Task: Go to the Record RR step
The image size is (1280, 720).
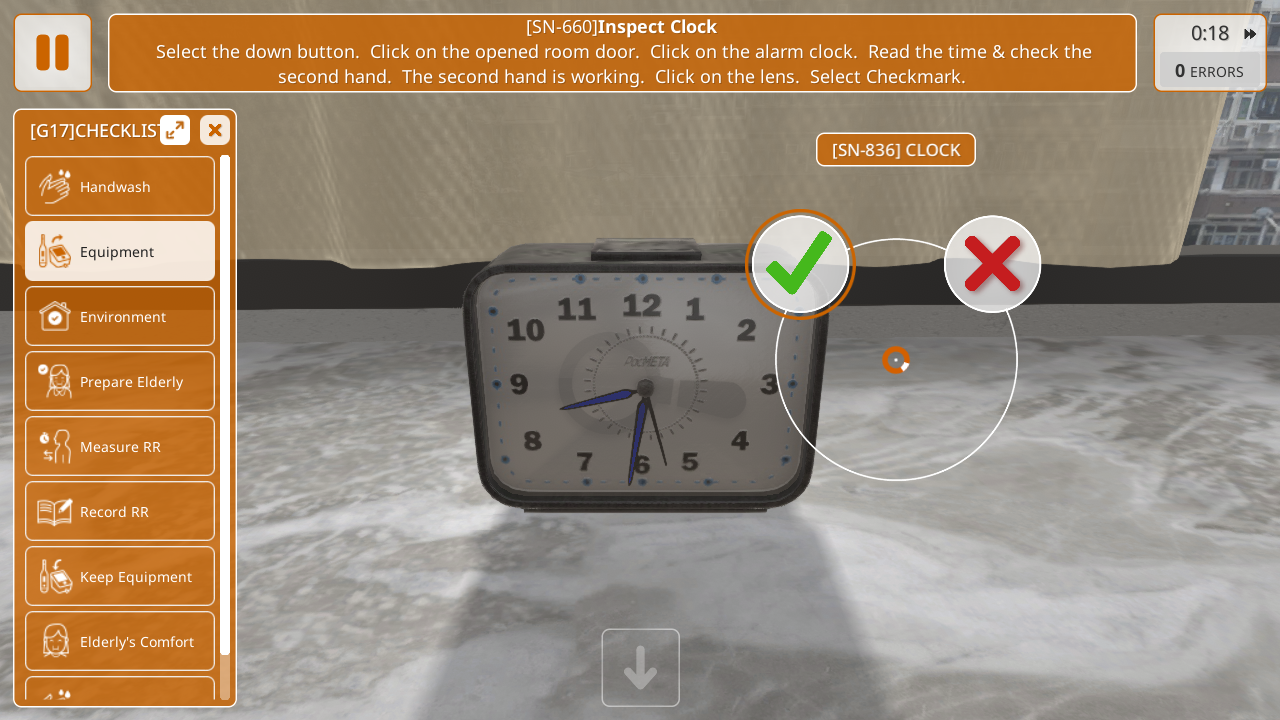Action: (120, 511)
